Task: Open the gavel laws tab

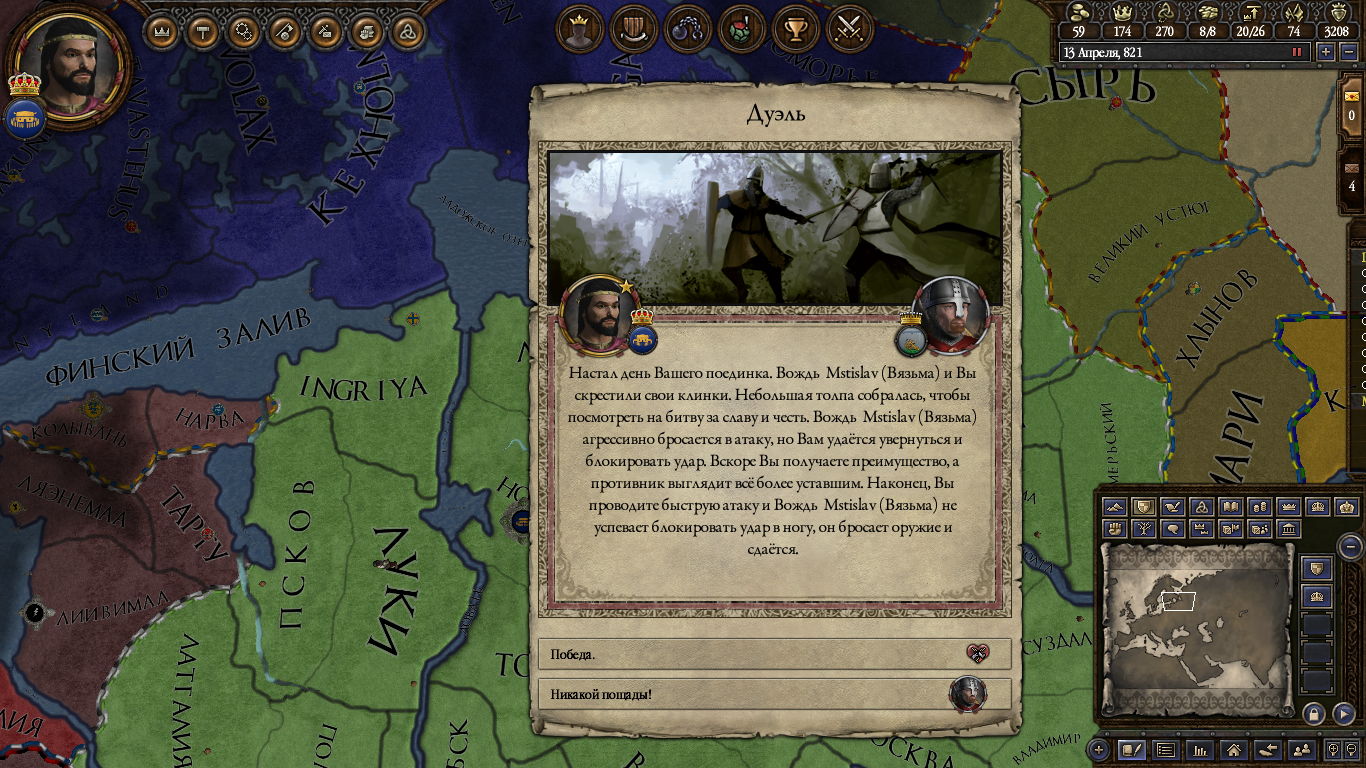Action: pyautogui.click(x=203, y=31)
